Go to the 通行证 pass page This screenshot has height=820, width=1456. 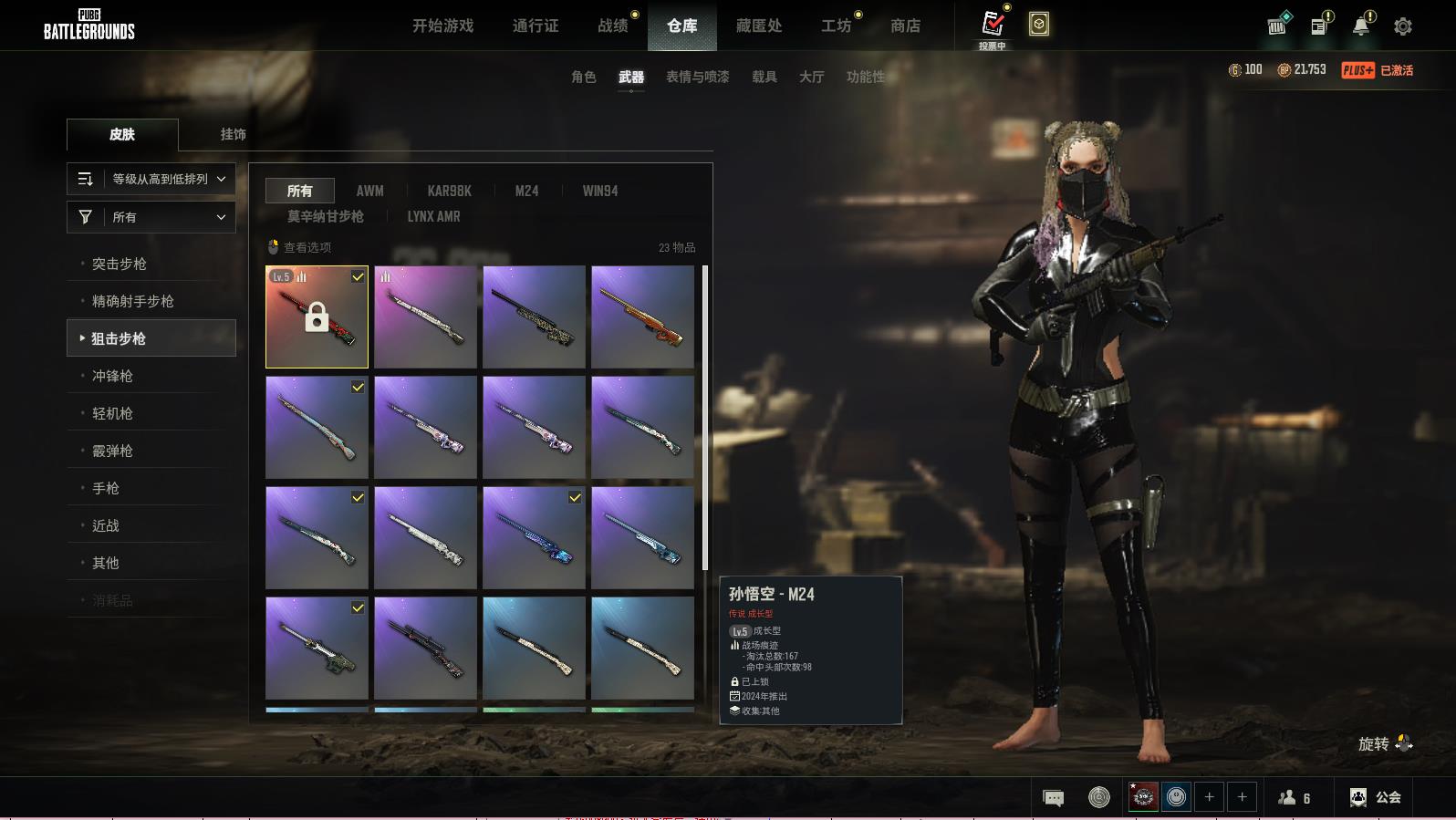click(x=536, y=26)
